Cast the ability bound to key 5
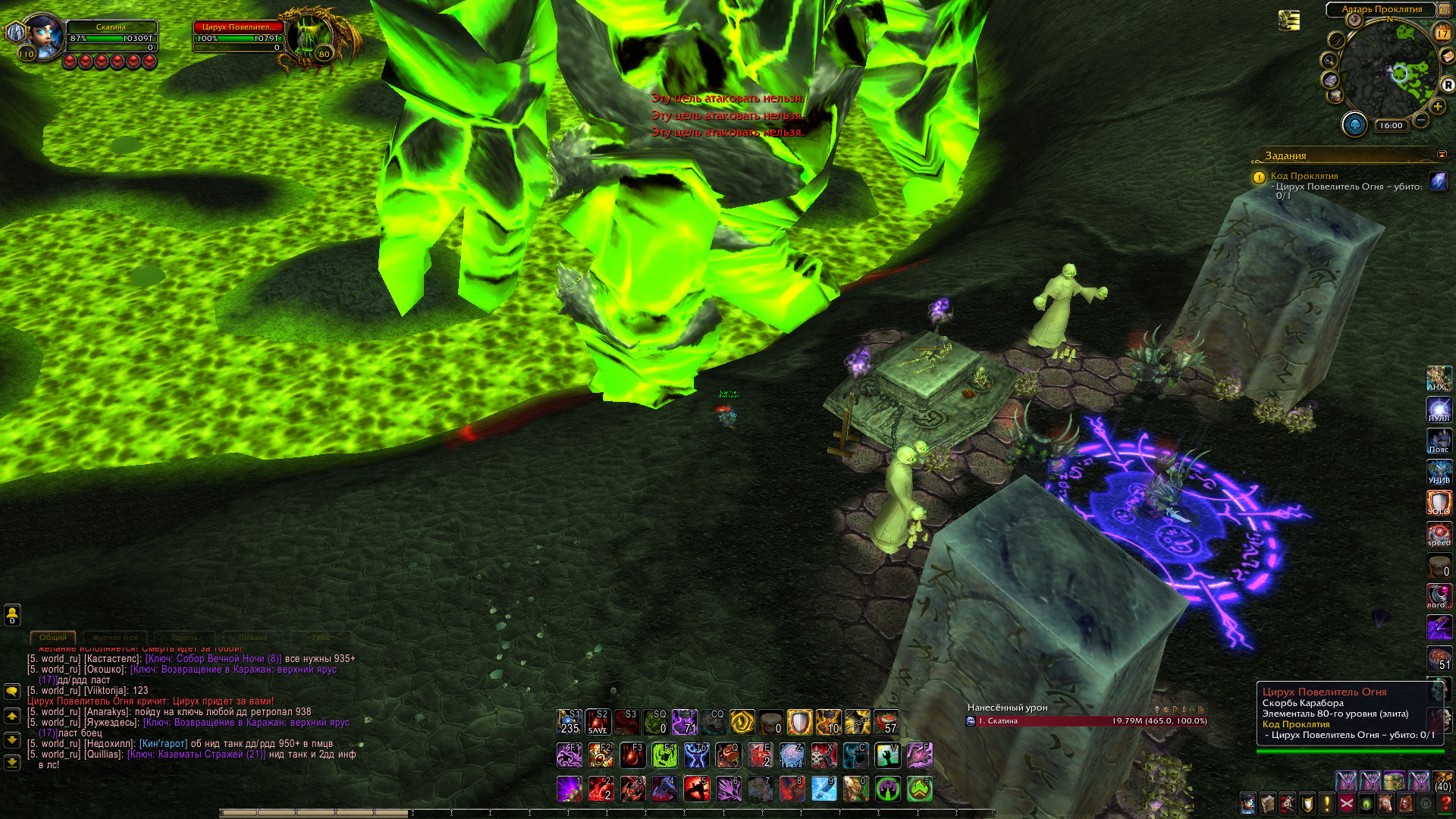 pyautogui.click(x=697, y=789)
